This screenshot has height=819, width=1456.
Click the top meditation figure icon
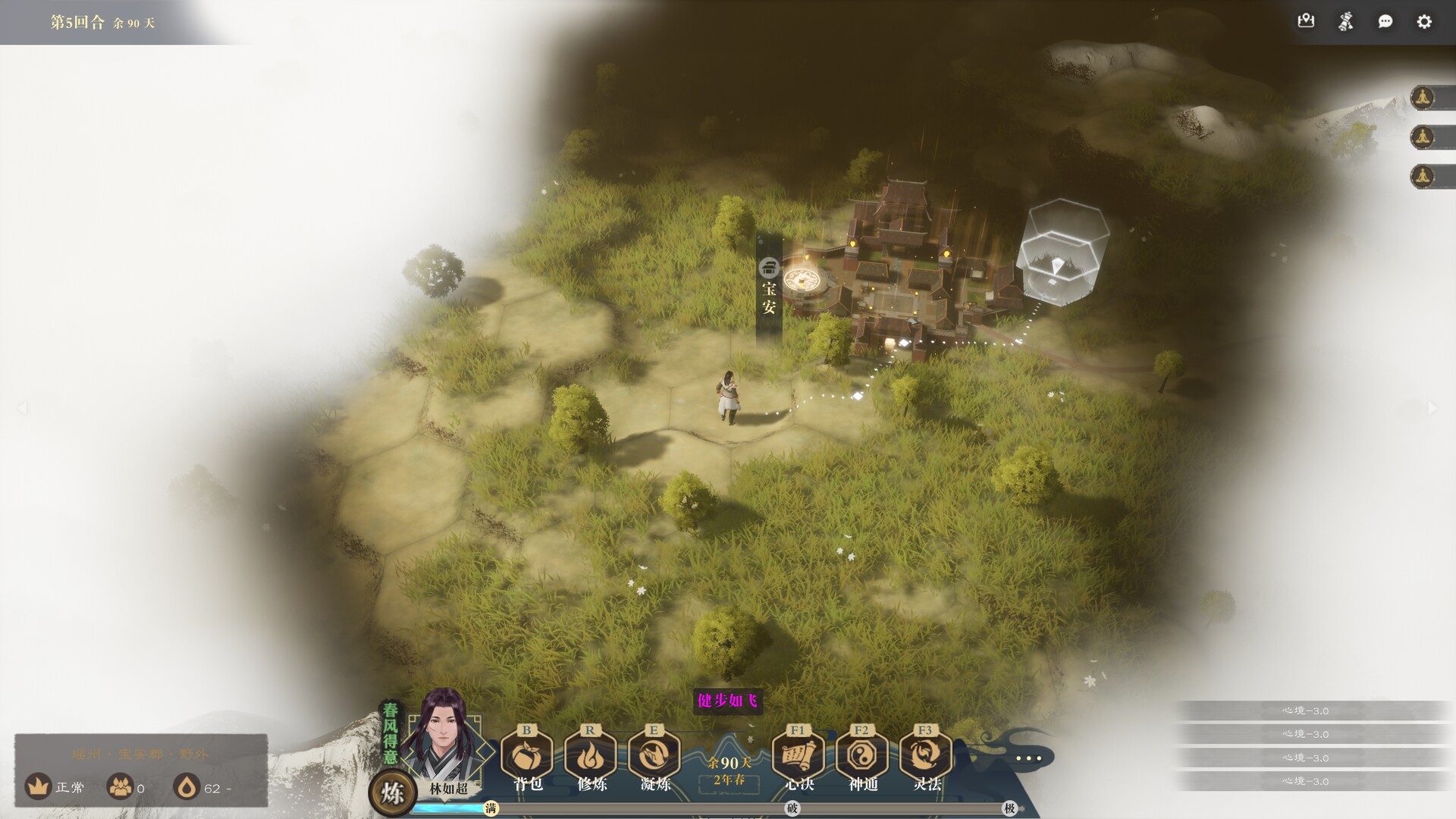click(1423, 98)
